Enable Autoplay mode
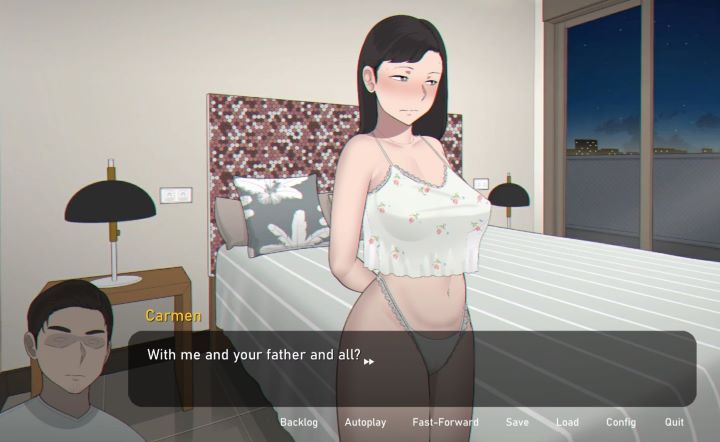The width and height of the screenshot is (720, 442). pyautogui.click(x=365, y=422)
